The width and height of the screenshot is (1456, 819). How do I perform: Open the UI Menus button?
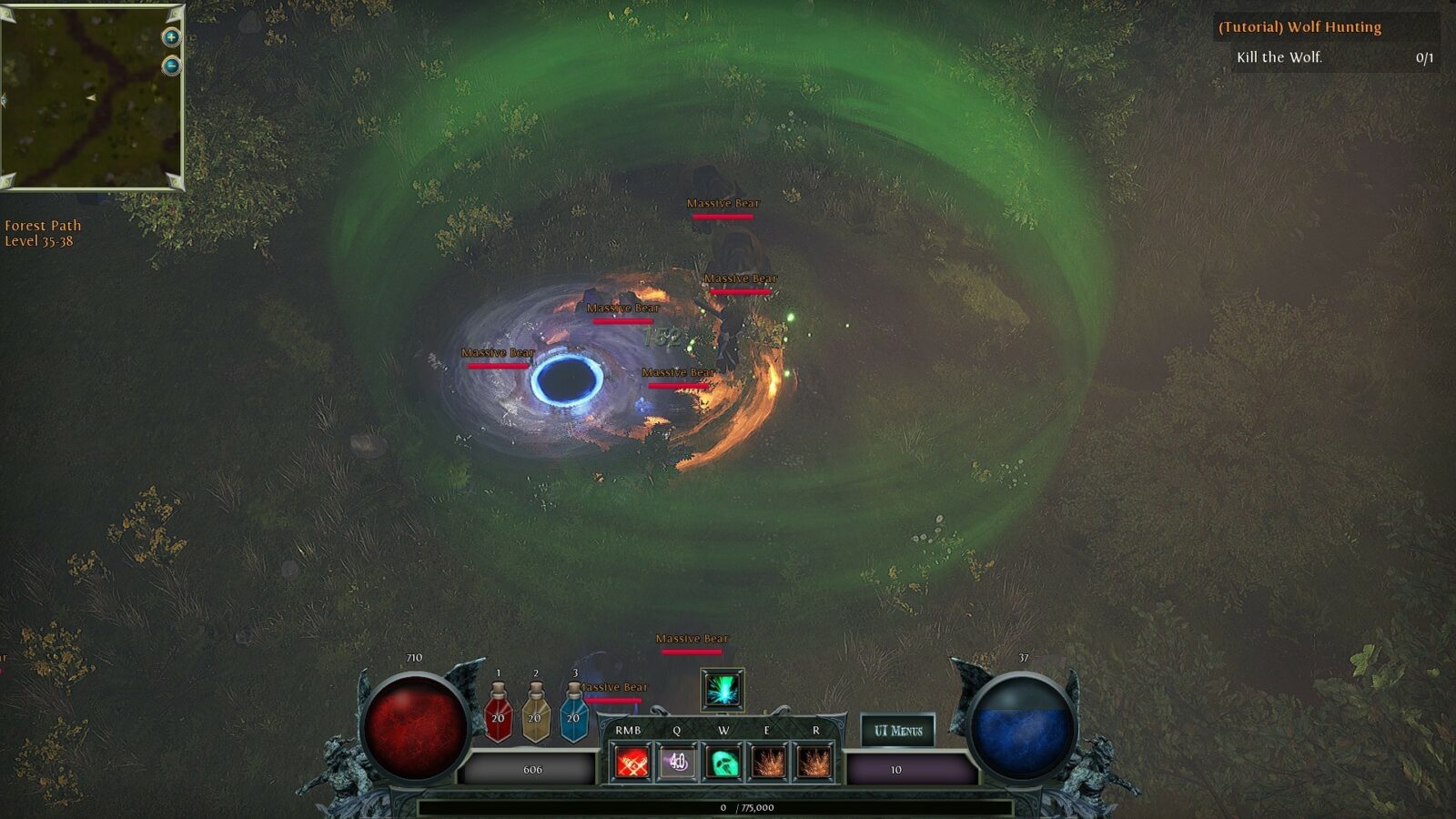tap(897, 730)
